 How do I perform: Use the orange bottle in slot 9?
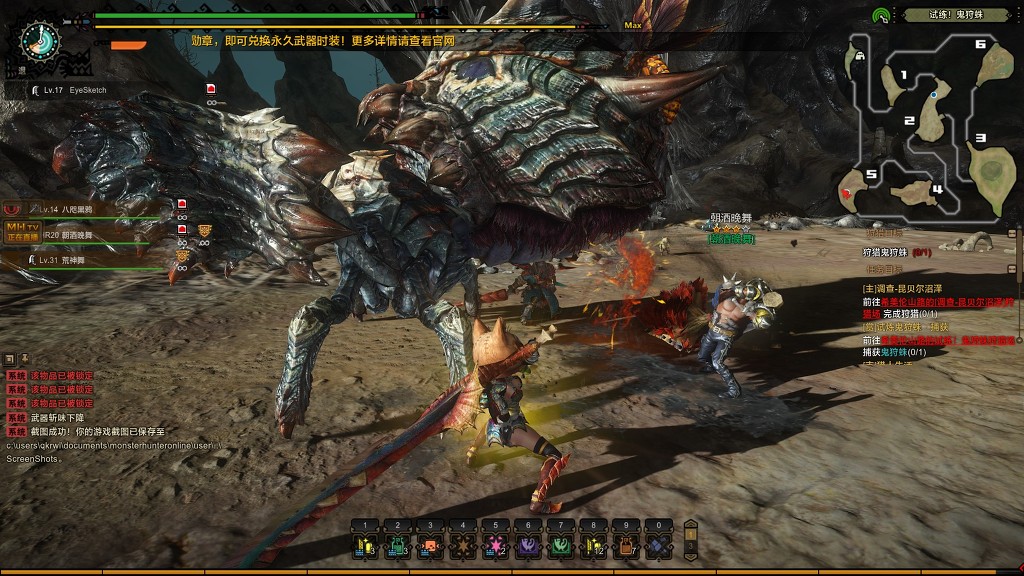pyautogui.click(x=625, y=546)
